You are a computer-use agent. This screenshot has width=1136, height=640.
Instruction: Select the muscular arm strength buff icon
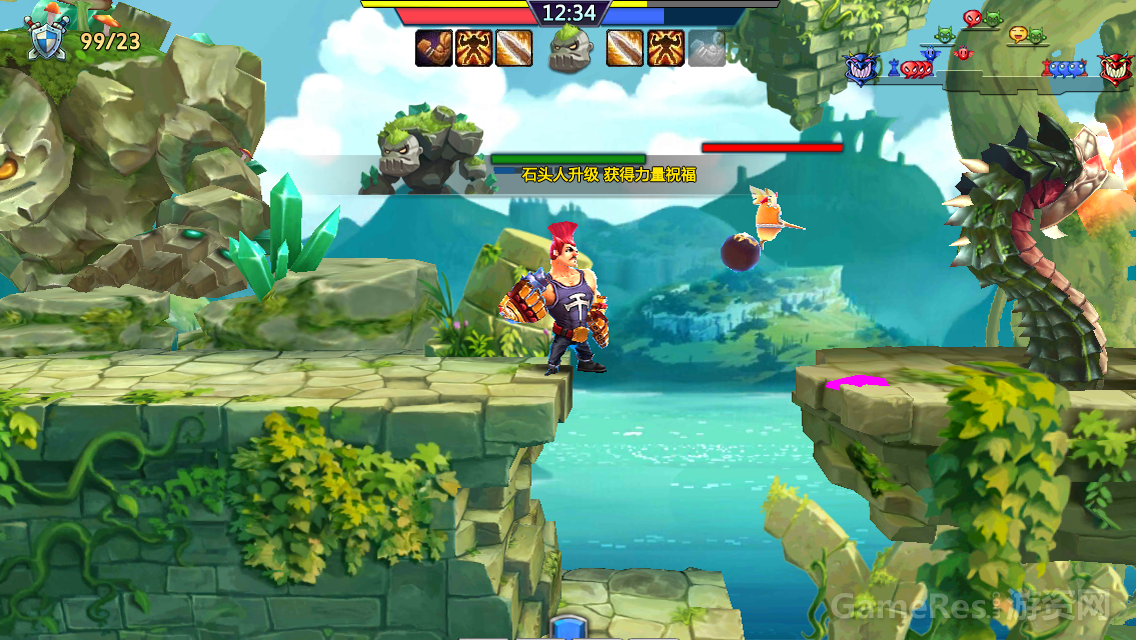(x=434, y=48)
